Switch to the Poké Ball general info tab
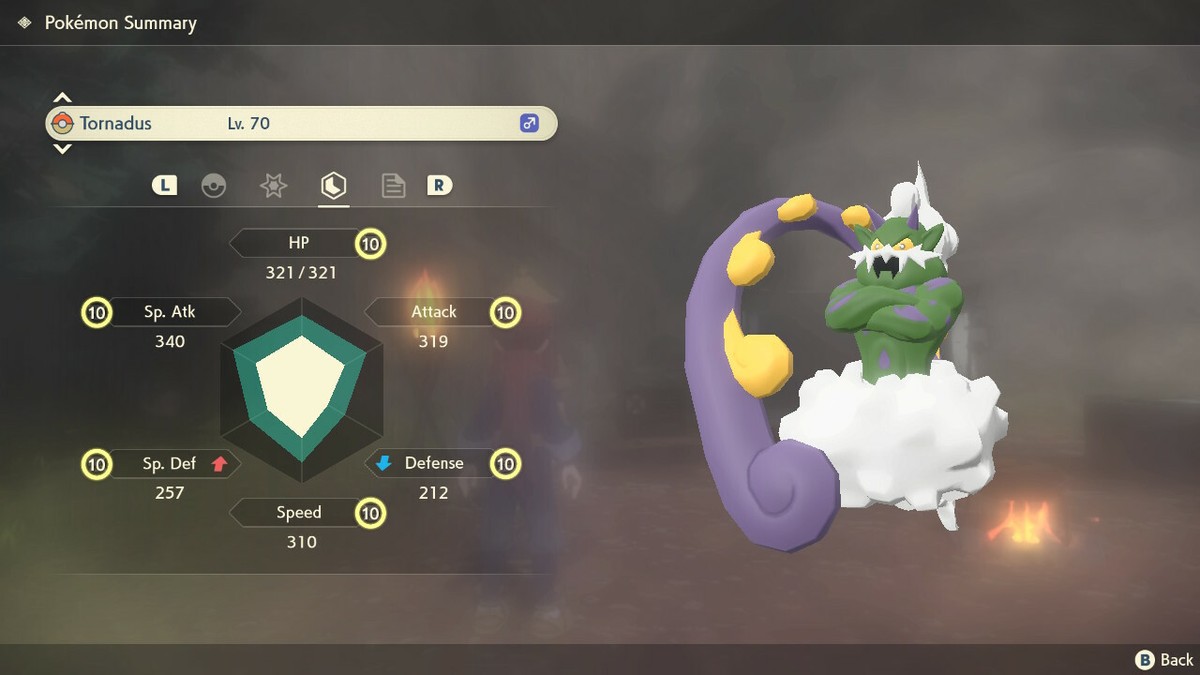This screenshot has height=675, width=1200. pos(213,186)
